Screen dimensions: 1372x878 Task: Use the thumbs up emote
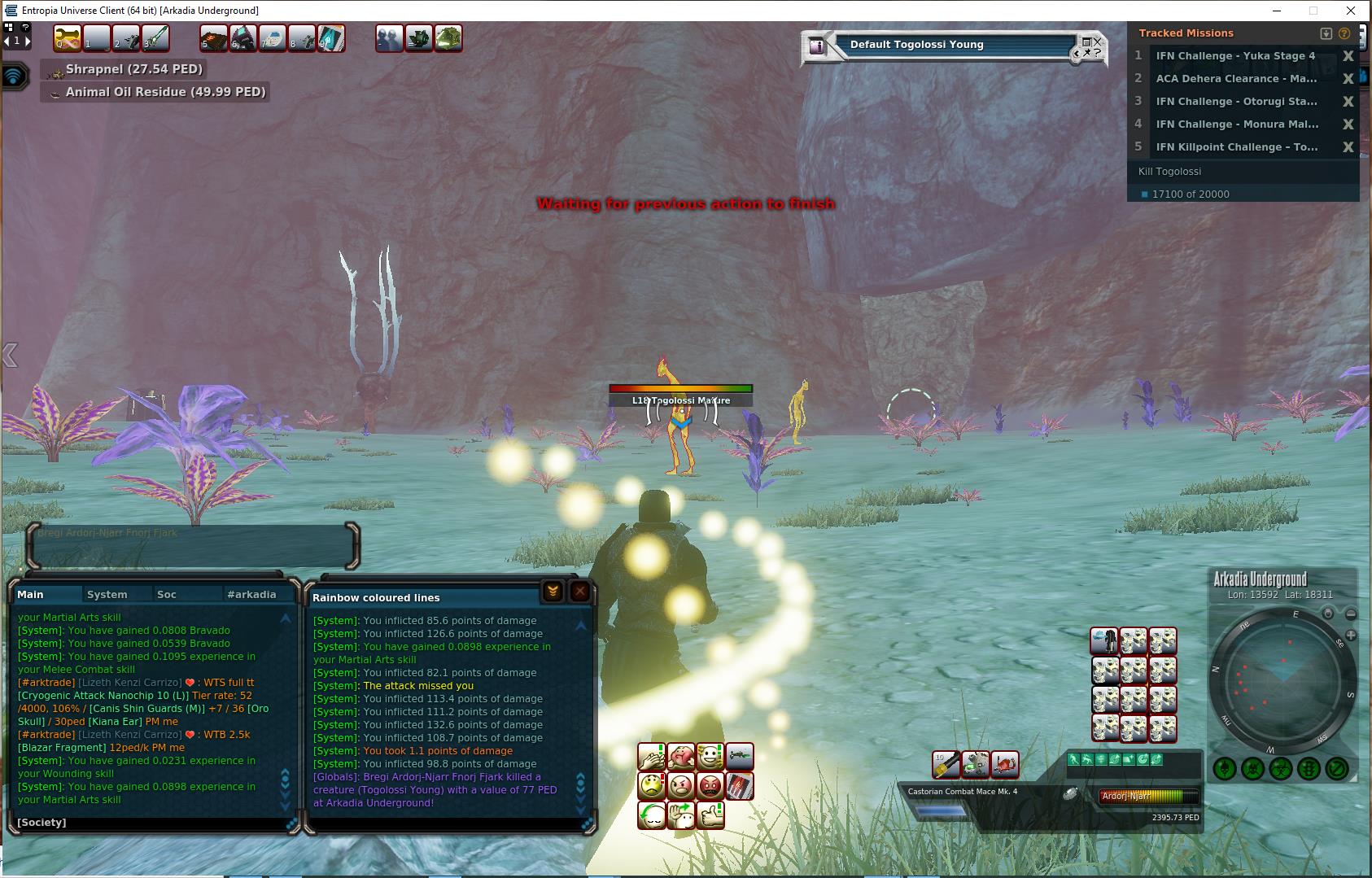pyautogui.click(x=710, y=815)
